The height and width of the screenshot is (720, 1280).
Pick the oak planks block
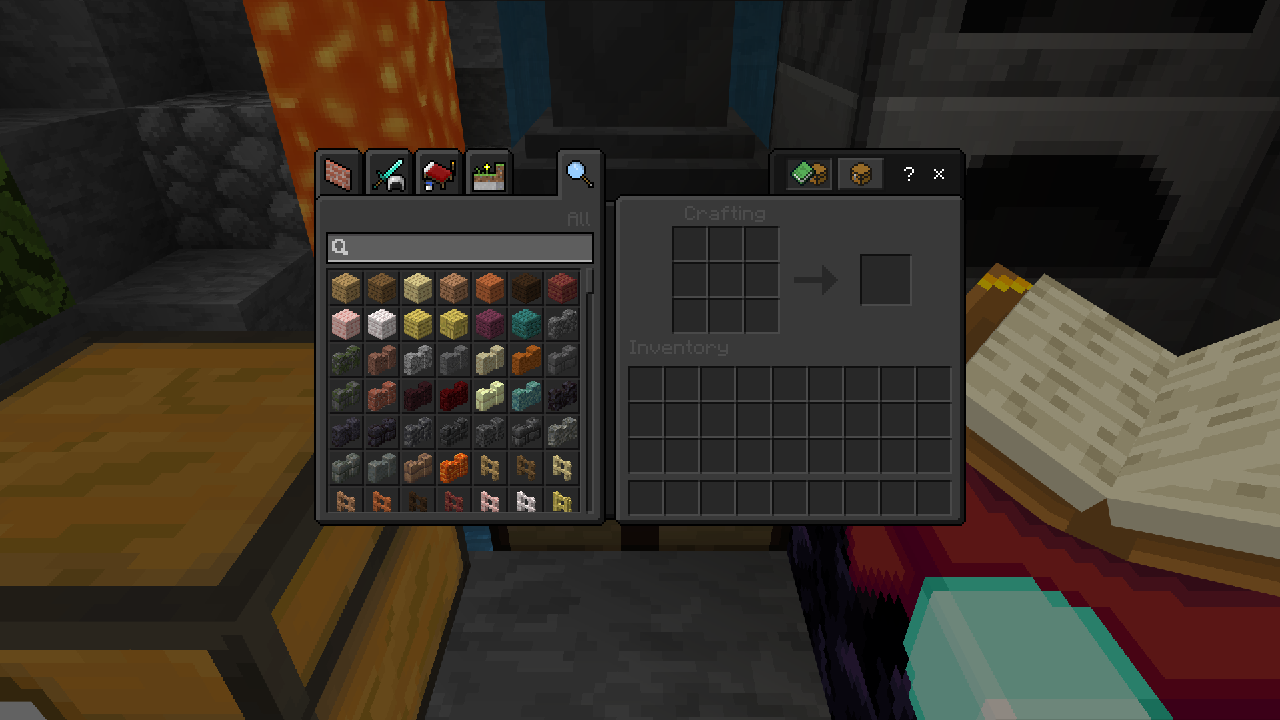[346, 288]
